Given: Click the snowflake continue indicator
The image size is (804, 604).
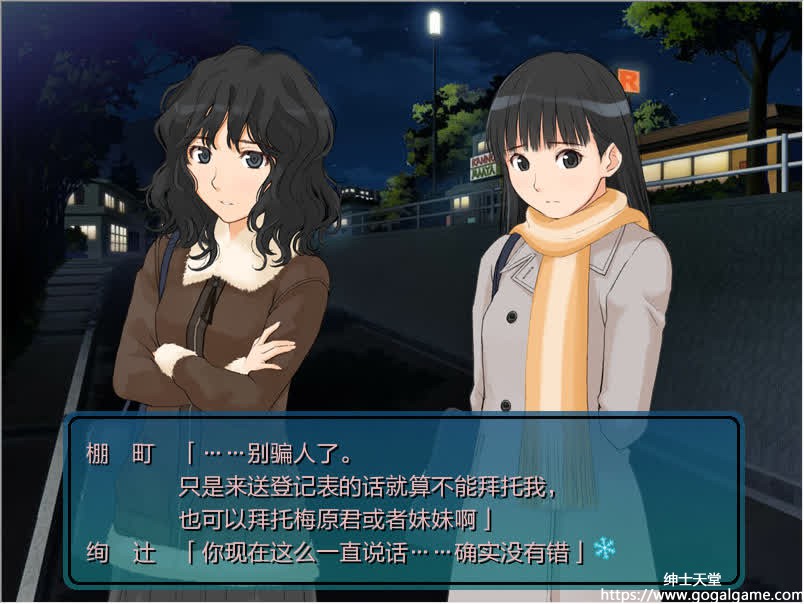Looking at the screenshot, I should pos(604,548).
